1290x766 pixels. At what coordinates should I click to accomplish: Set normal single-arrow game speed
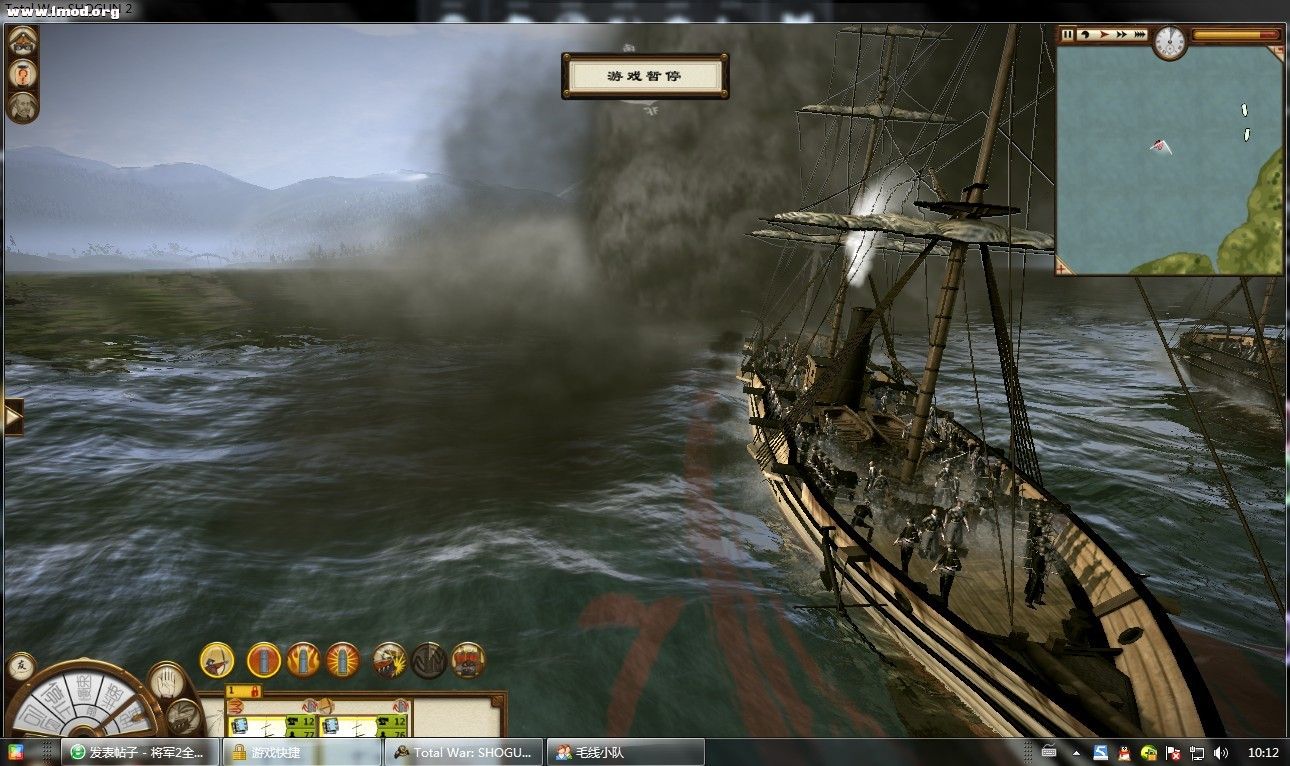(1103, 34)
